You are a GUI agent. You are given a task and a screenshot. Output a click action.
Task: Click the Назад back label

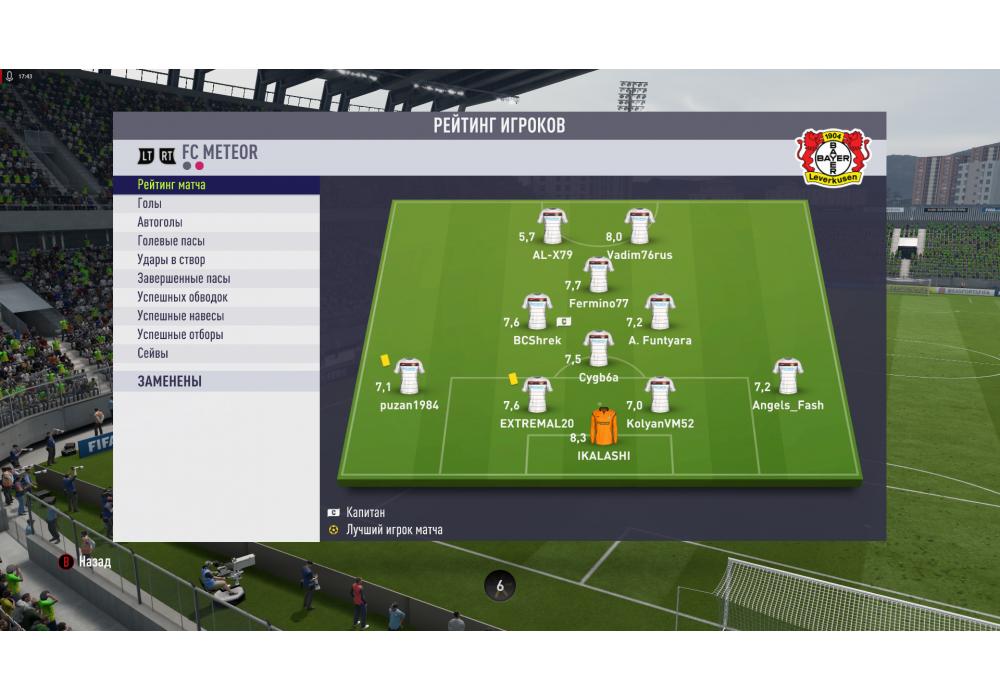coord(94,562)
